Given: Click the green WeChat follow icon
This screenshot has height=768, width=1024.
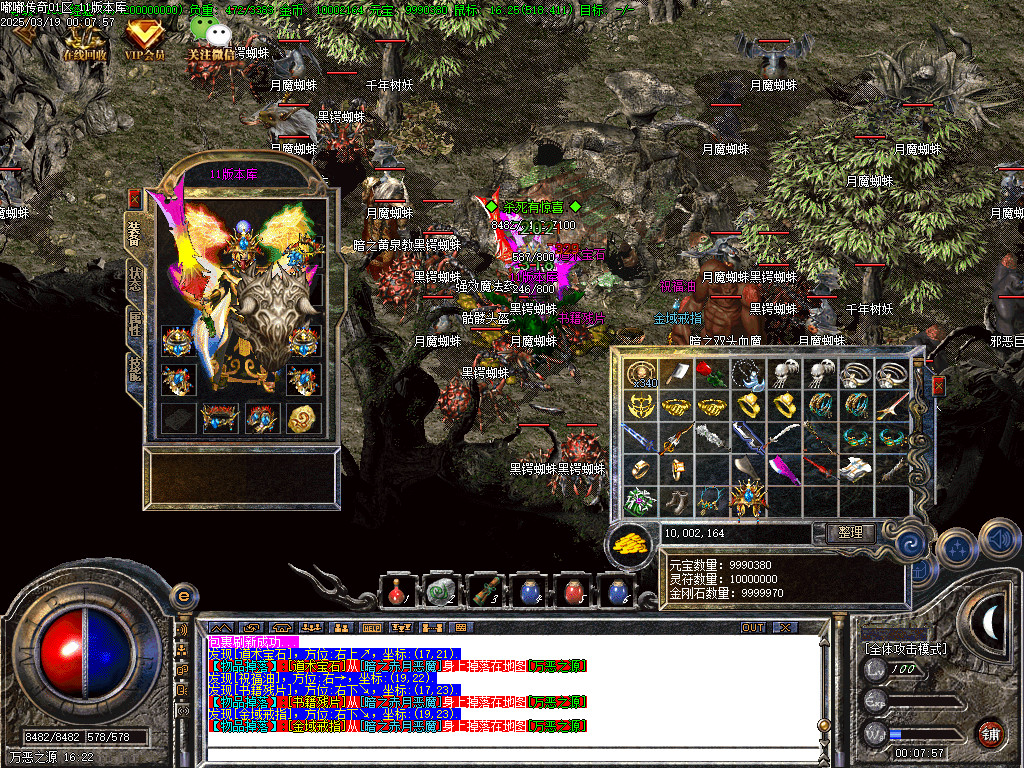Looking at the screenshot, I should click(x=205, y=35).
